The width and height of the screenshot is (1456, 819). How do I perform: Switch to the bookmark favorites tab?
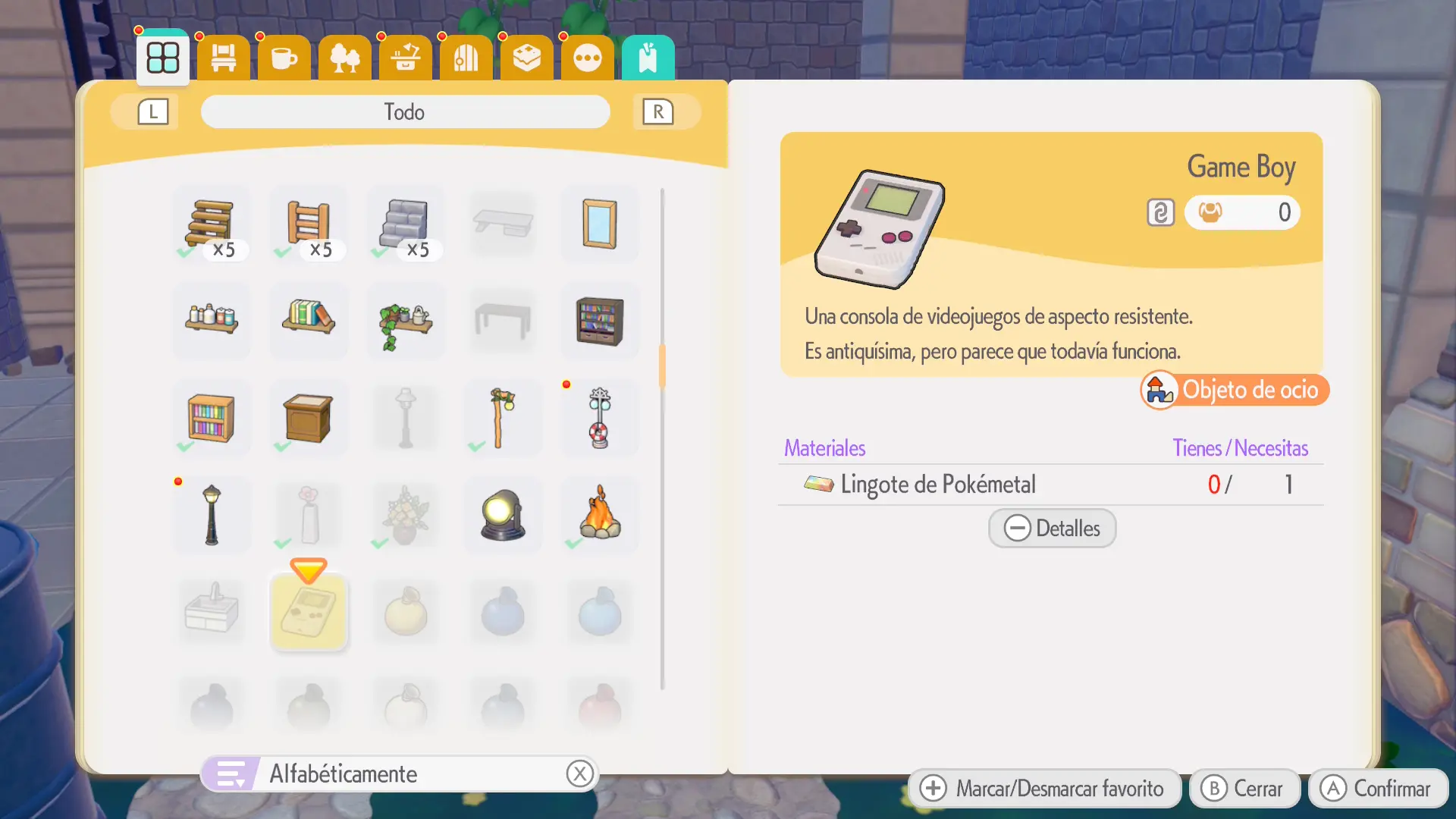(x=648, y=58)
